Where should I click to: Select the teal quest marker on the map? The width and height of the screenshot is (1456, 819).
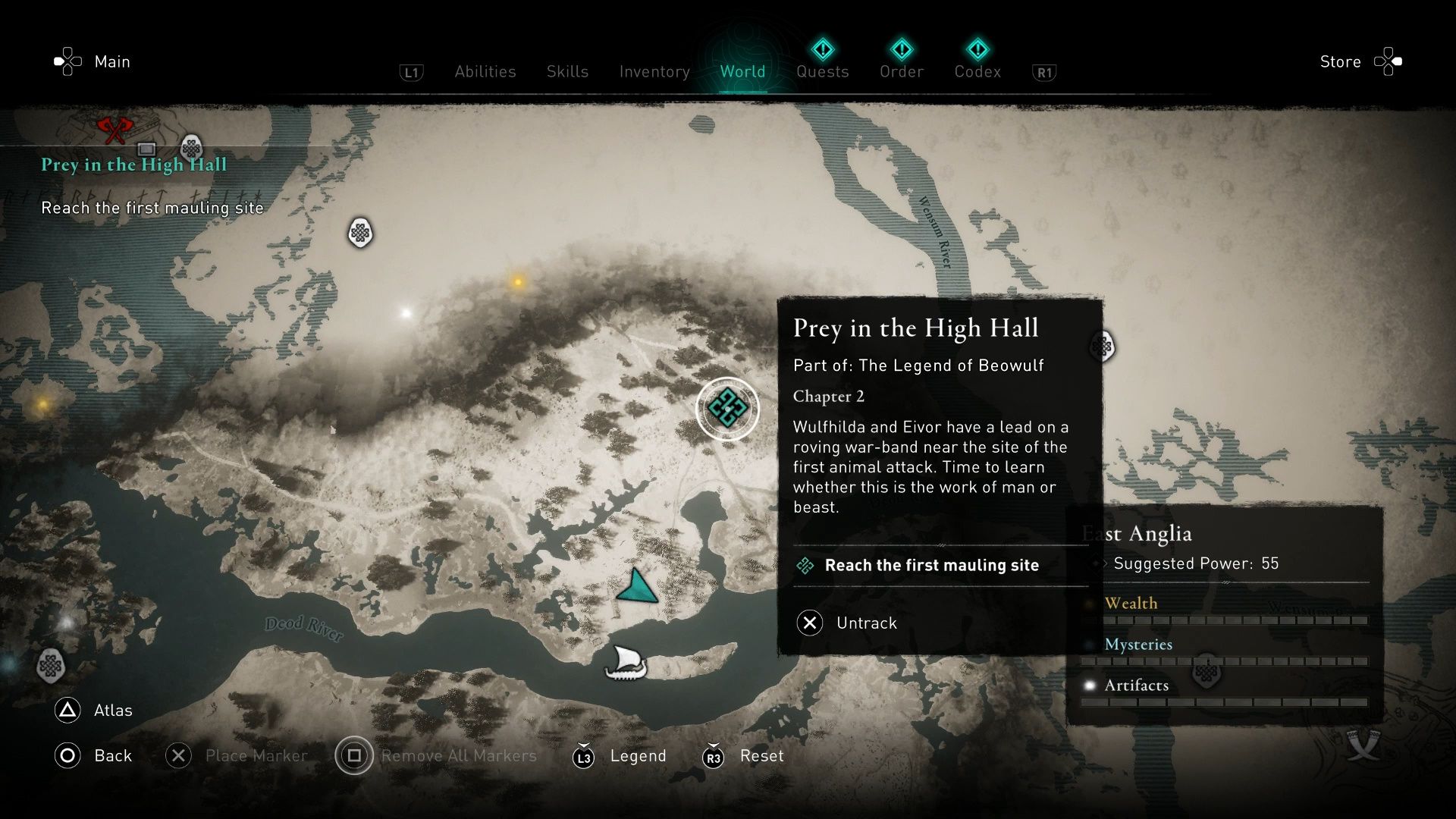727,409
